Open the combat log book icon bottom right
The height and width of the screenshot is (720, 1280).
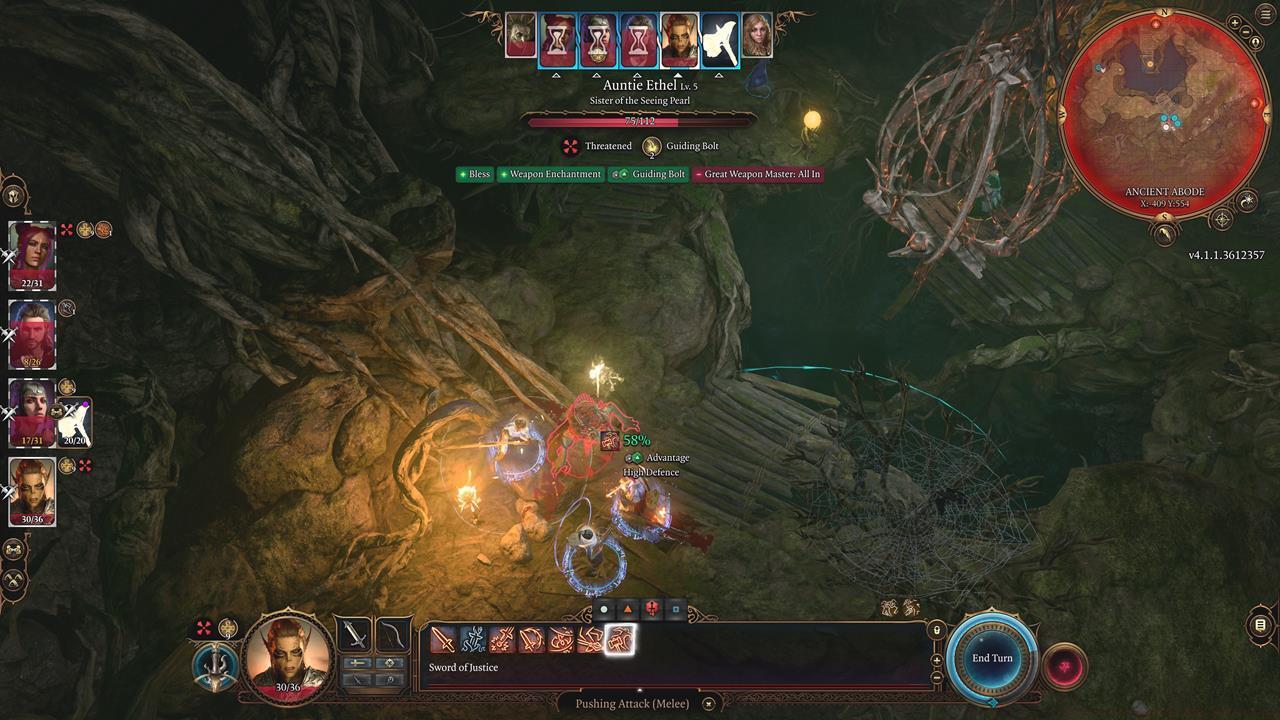point(1258,622)
